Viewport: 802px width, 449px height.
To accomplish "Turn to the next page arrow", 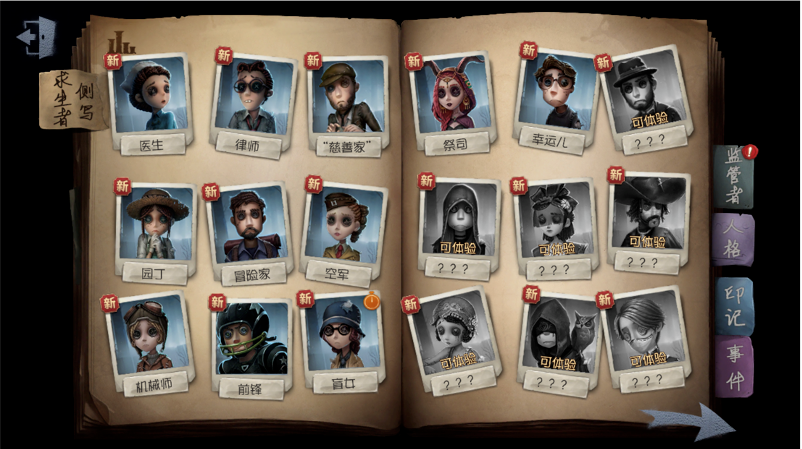I will tap(687, 421).
